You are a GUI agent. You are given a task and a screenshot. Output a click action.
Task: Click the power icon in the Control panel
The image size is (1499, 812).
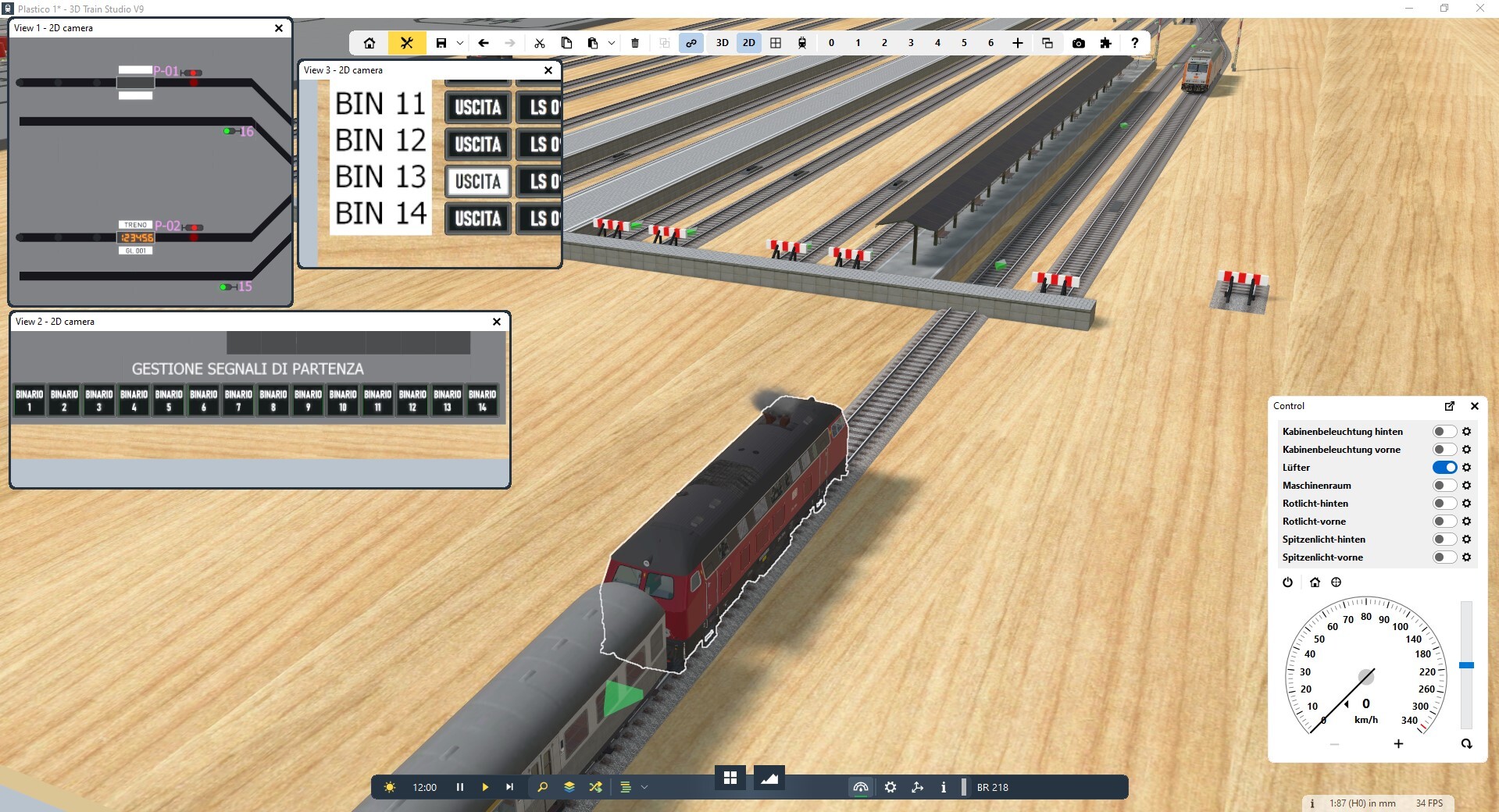pos(1288,582)
